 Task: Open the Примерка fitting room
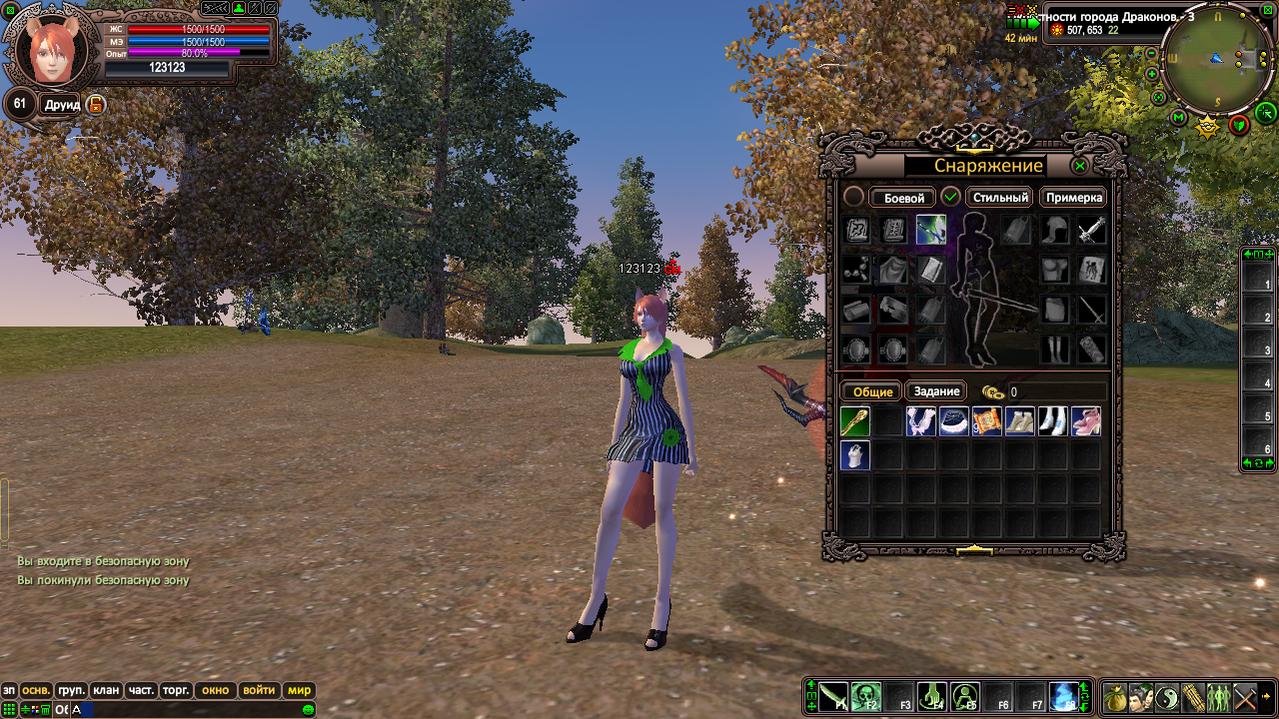1074,198
